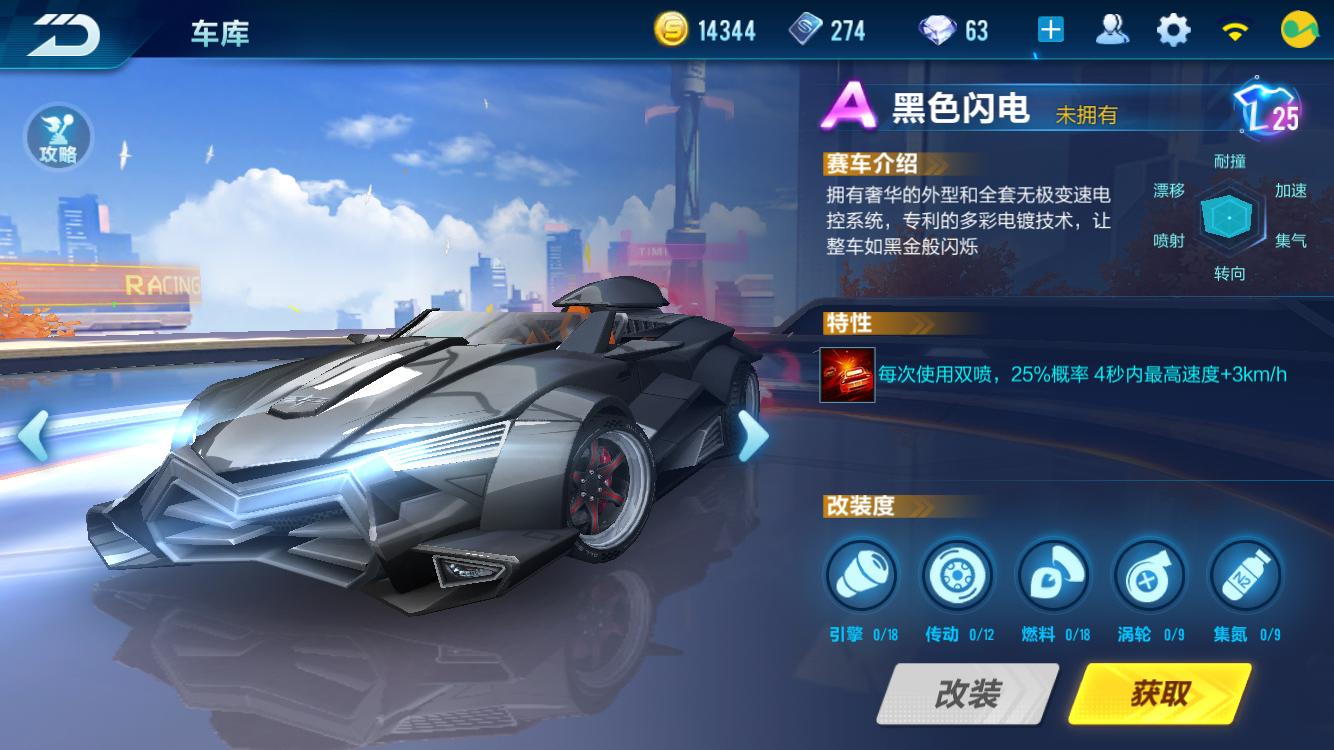Image resolution: width=1334 pixels, height=750 pixels.
Task: Open the player avatar in top right
Action: pos(1301,29)
